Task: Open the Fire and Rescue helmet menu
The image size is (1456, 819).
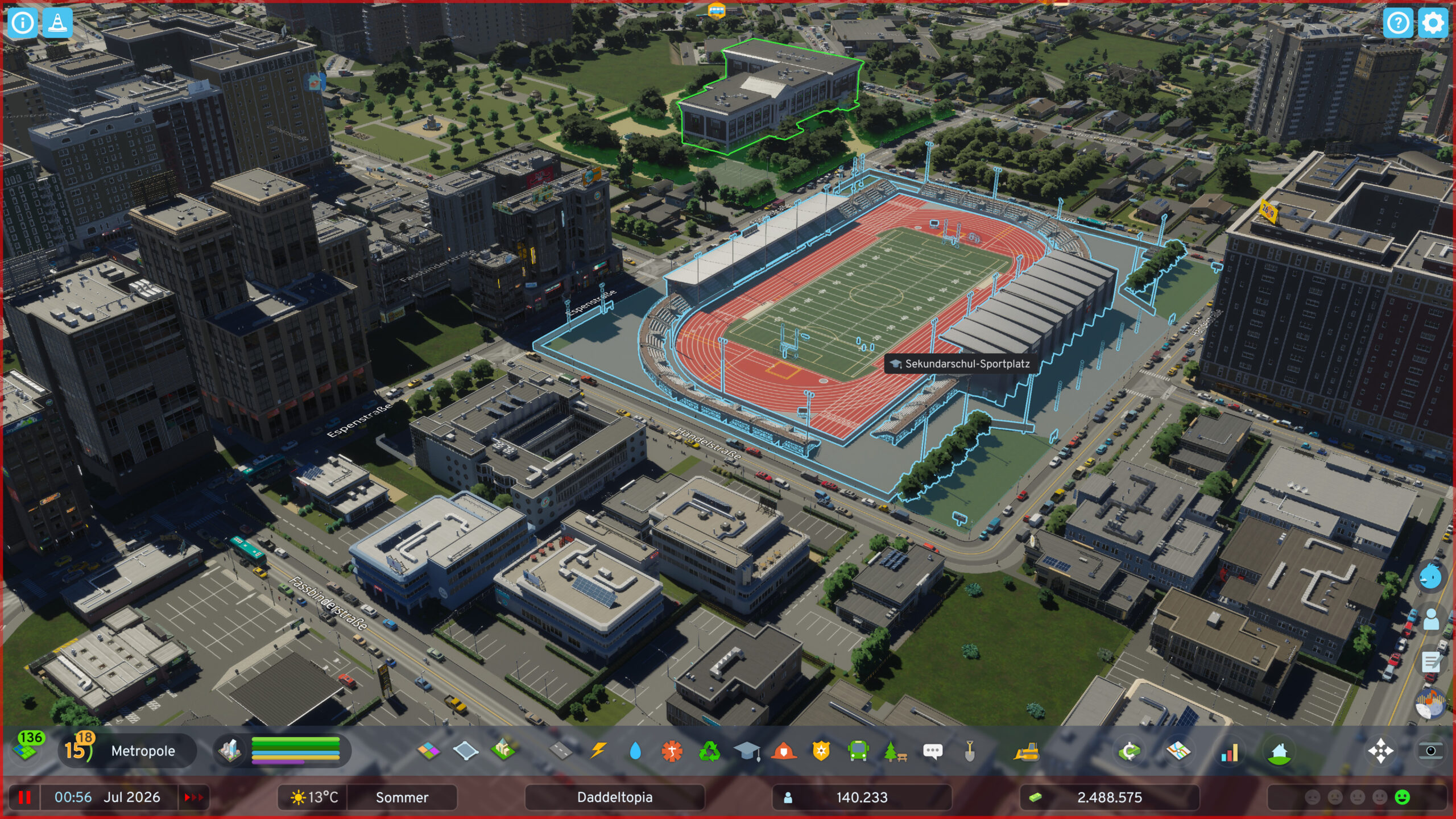Action: pos(784,751)
